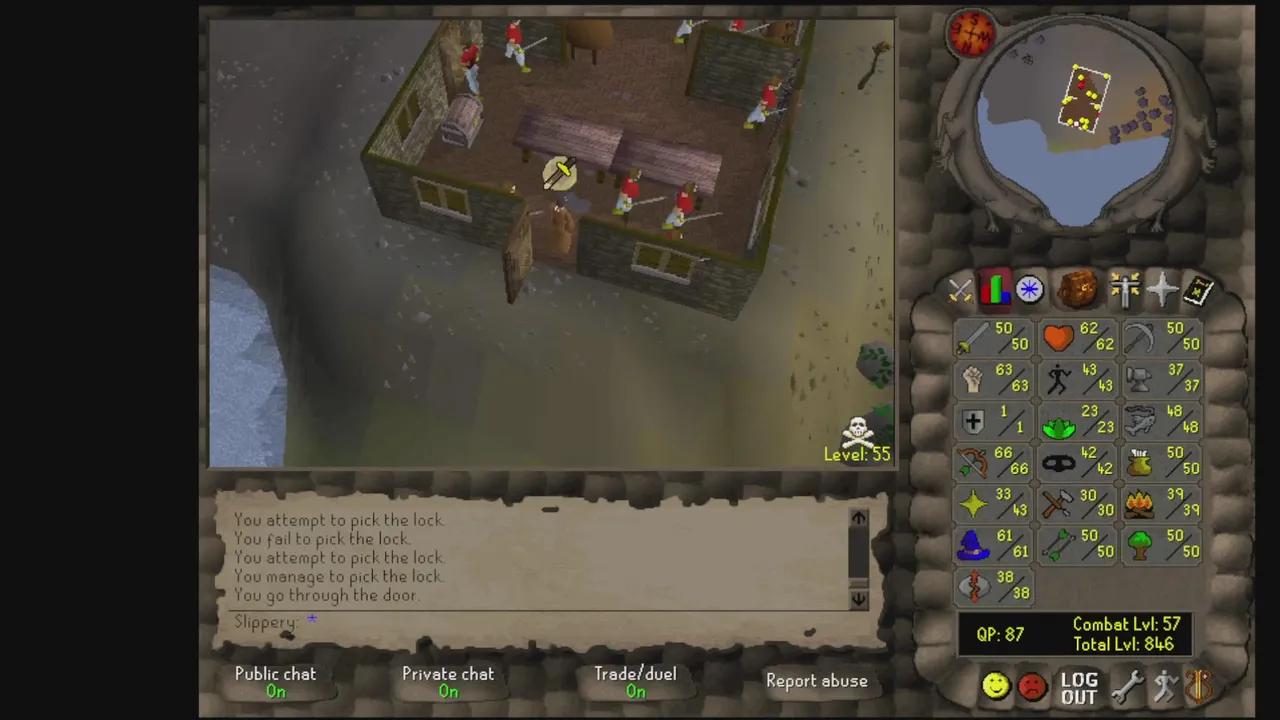
Task: Open the Combat Options tab
Action: (958, 290)
